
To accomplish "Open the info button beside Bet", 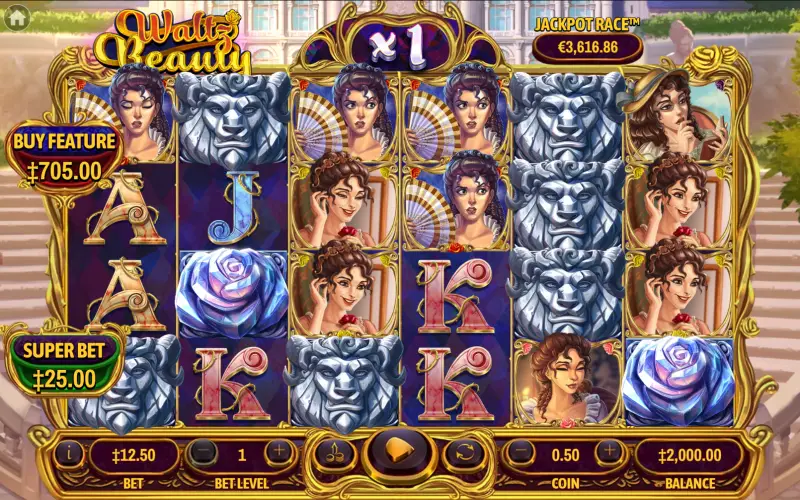I will click(x=69, y=454).
